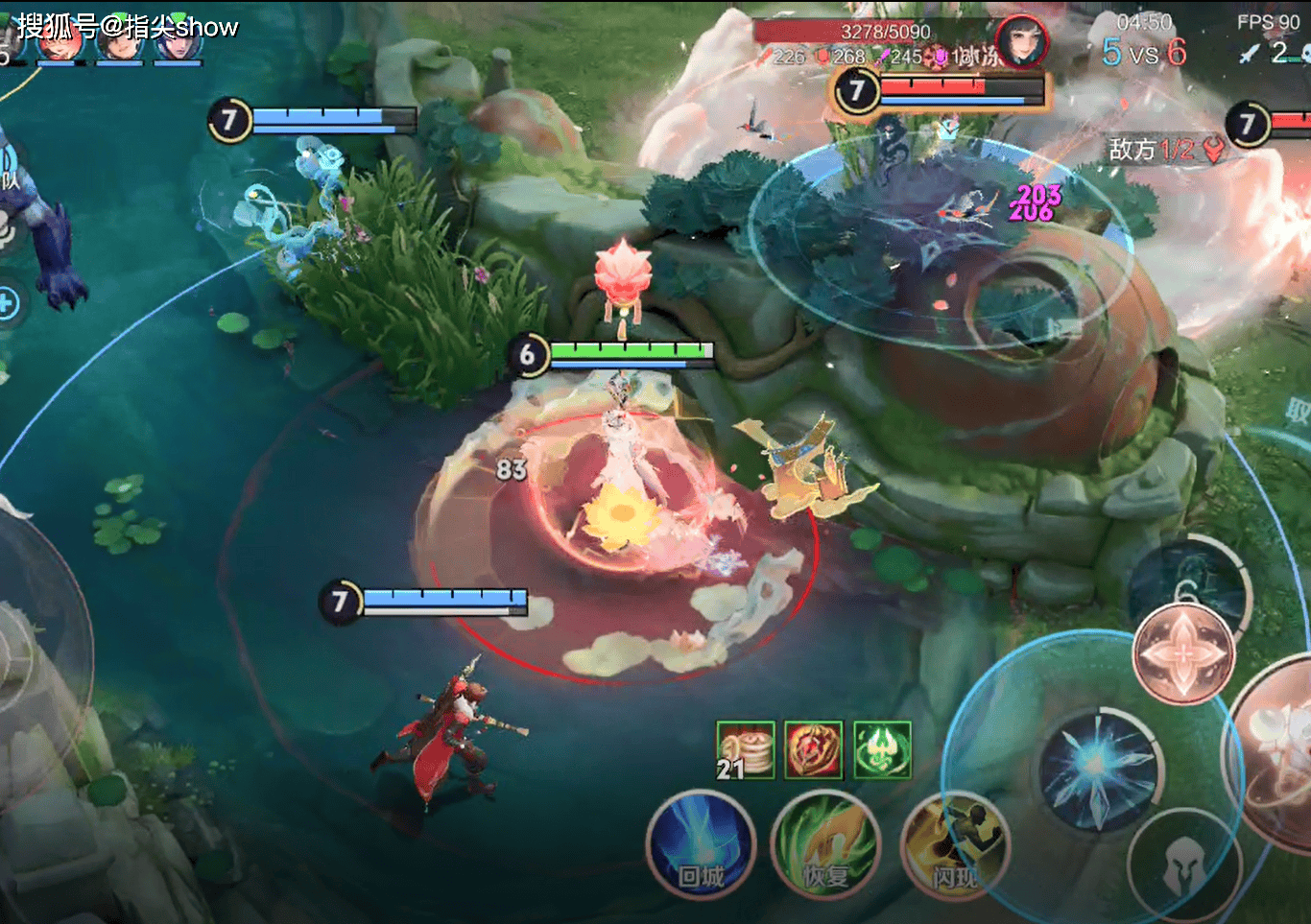Cast the 闪现 flash spell
The height and width of the screenshot is (924, 1311).
point(954,846)
